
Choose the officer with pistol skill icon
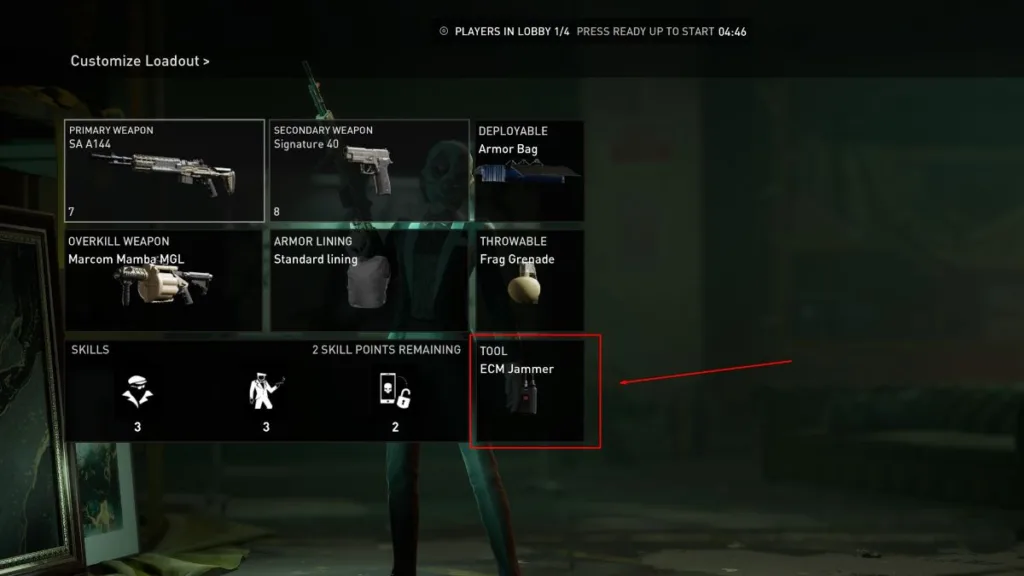pos(266,392)
